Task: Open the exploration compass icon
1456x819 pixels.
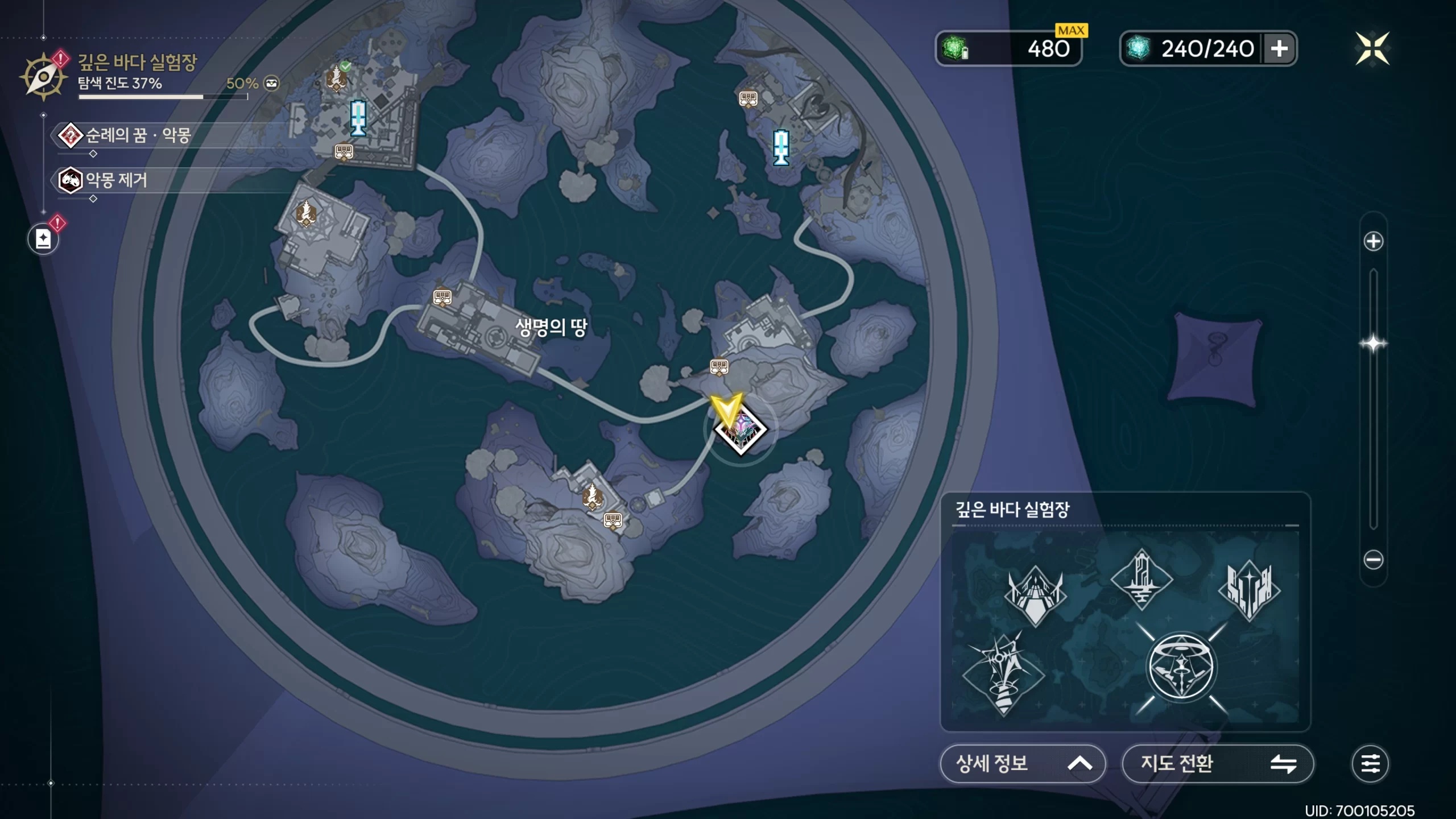Action: pos(43,76)
